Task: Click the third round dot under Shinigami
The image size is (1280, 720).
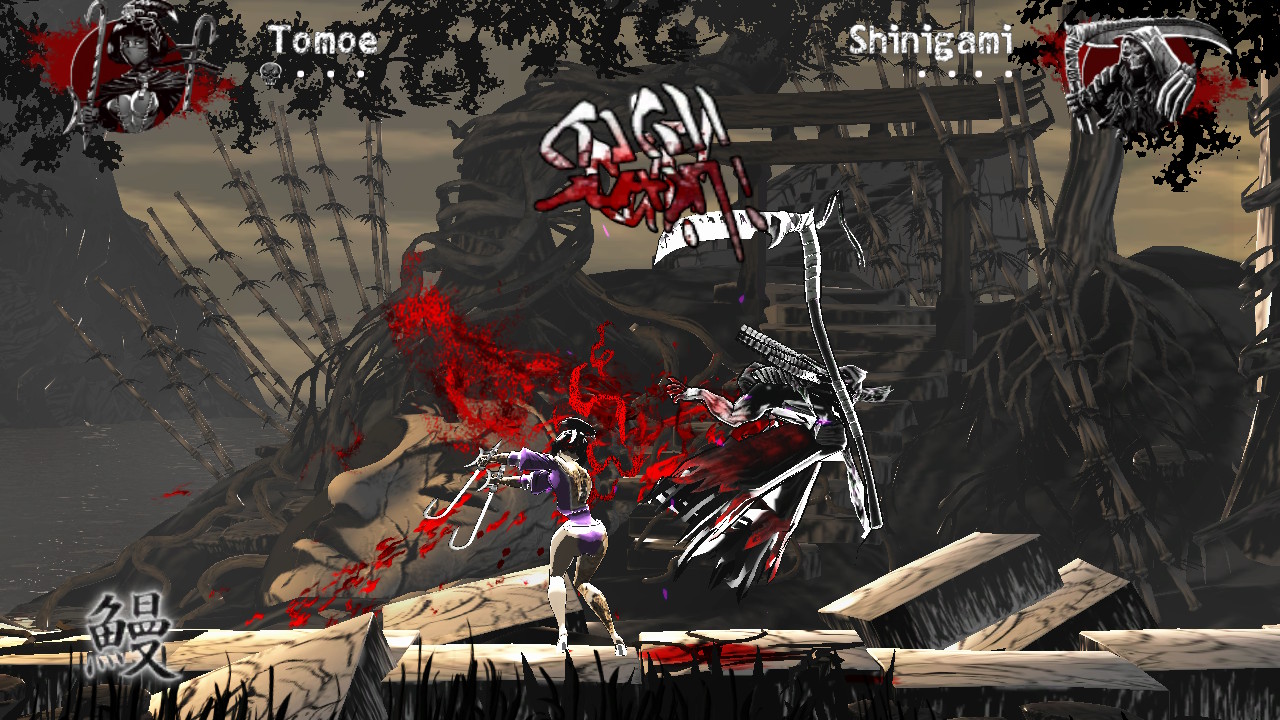Action: (979, 73)
